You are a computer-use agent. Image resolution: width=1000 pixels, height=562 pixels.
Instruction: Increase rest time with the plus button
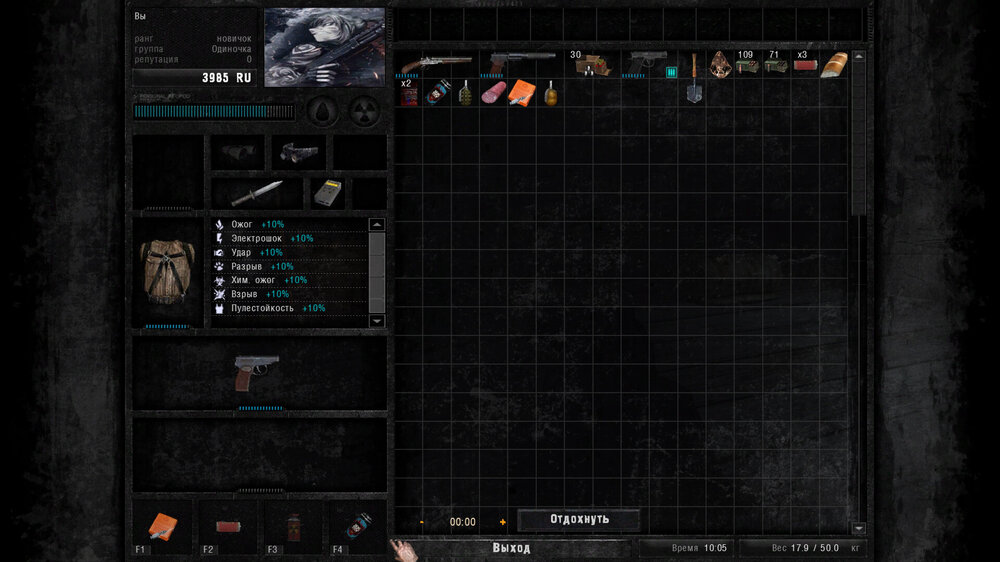click(x=503, y=522)
